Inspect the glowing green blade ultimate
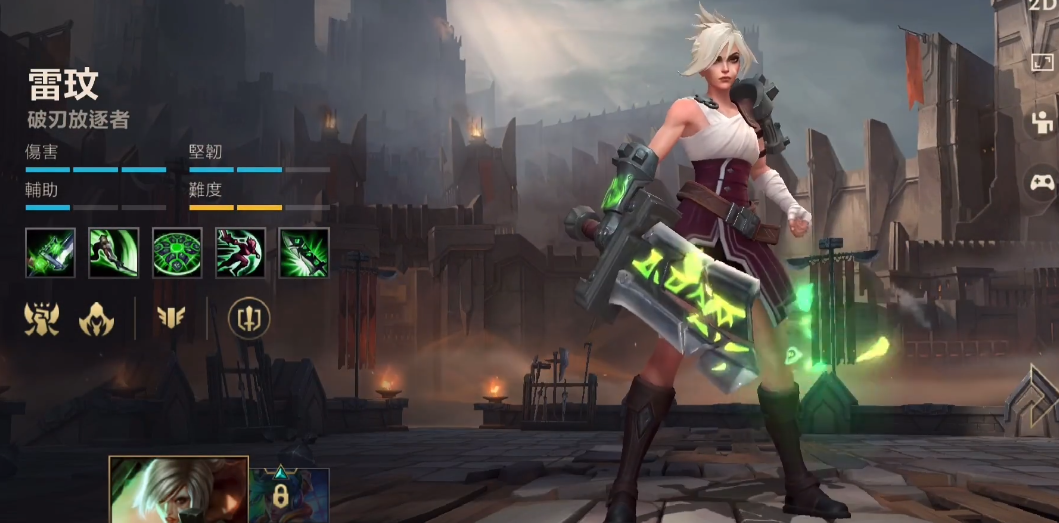Screen dimensions: 1059x523 click(304, 253)
